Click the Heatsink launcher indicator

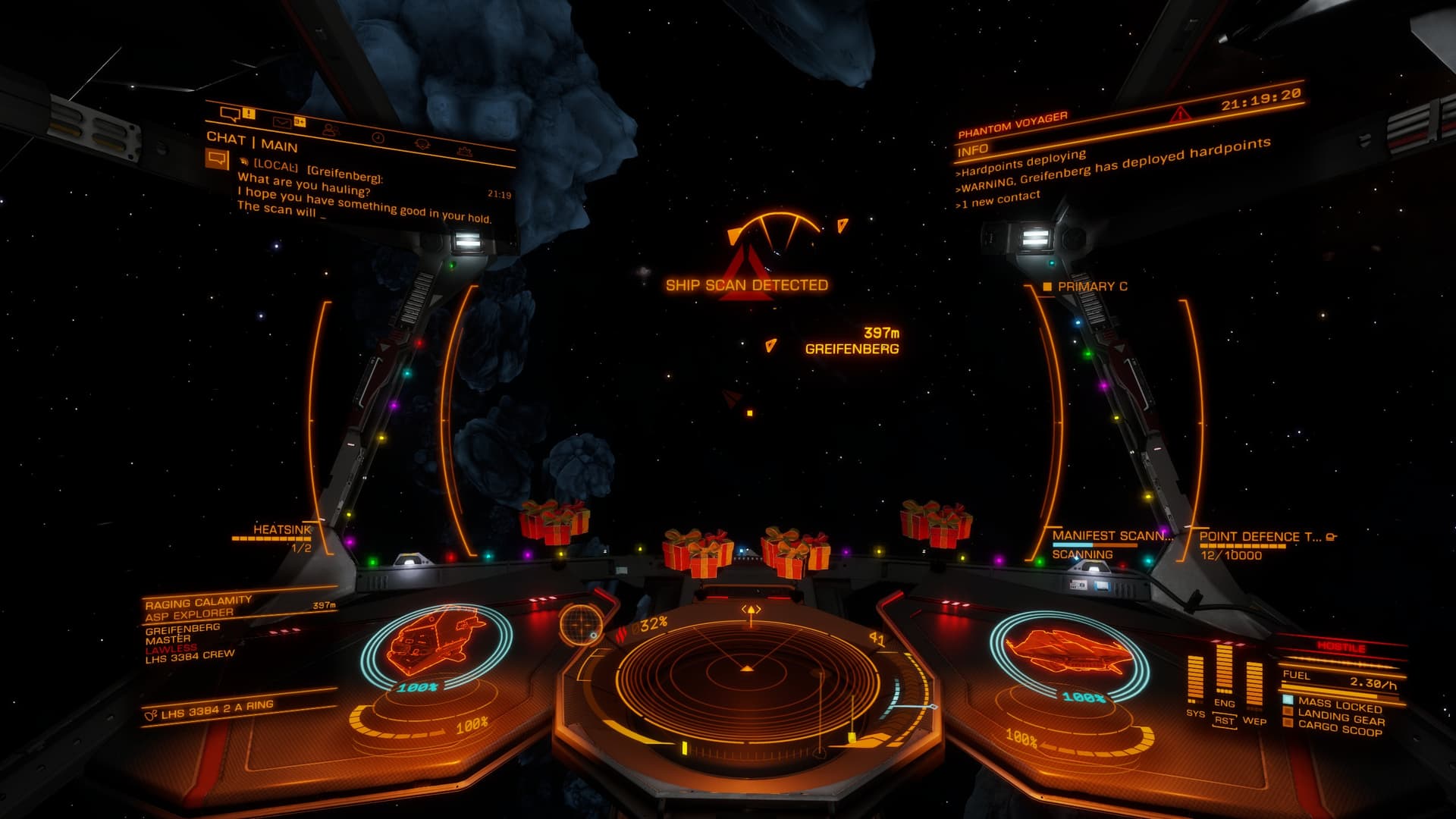pos(282,529)
